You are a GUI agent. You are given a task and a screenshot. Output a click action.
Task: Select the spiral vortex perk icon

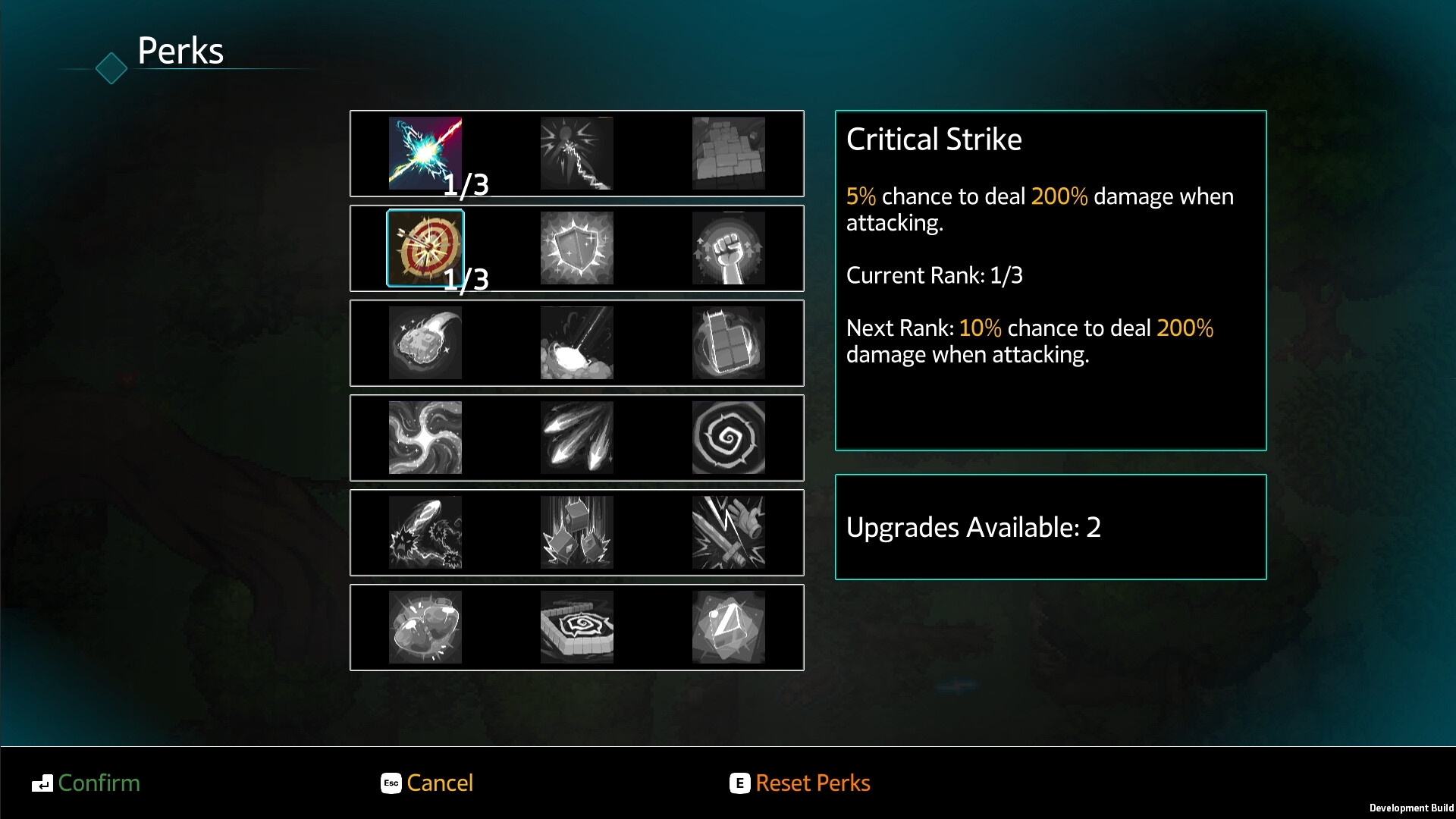[729, 438]
